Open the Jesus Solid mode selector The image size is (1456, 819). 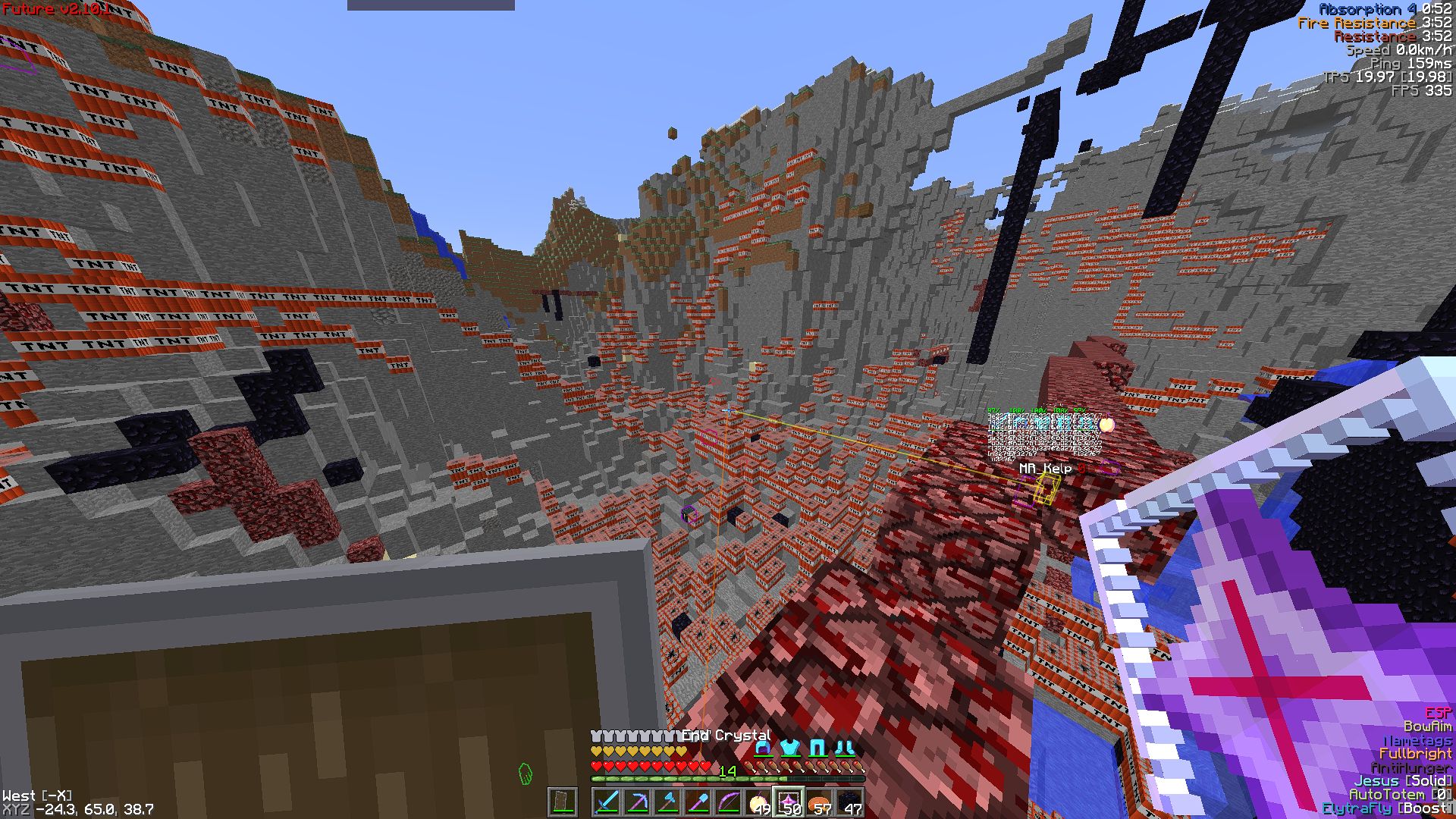[x=1428, y=781]
